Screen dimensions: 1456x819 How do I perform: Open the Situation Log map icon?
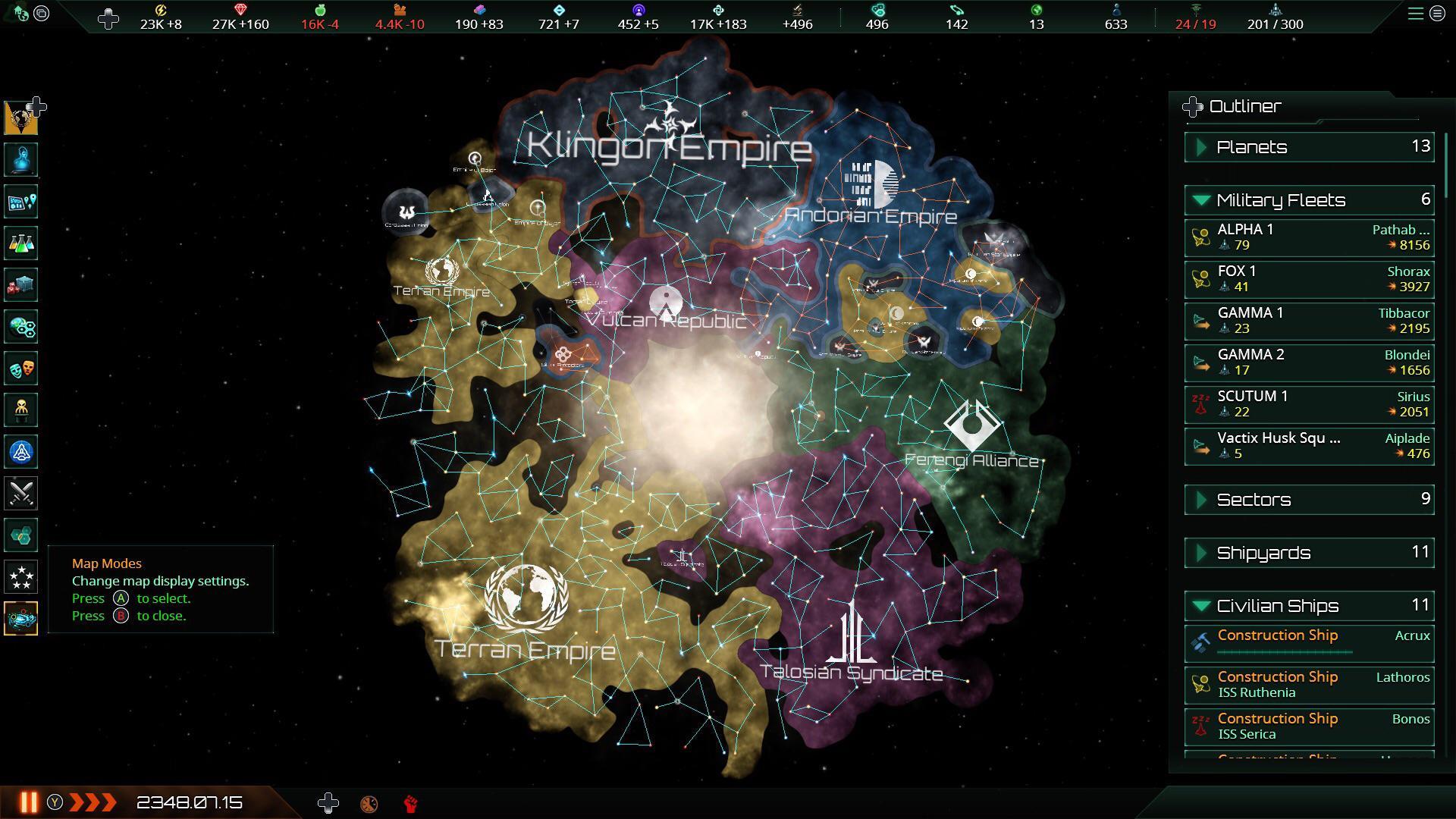(20, 201)
